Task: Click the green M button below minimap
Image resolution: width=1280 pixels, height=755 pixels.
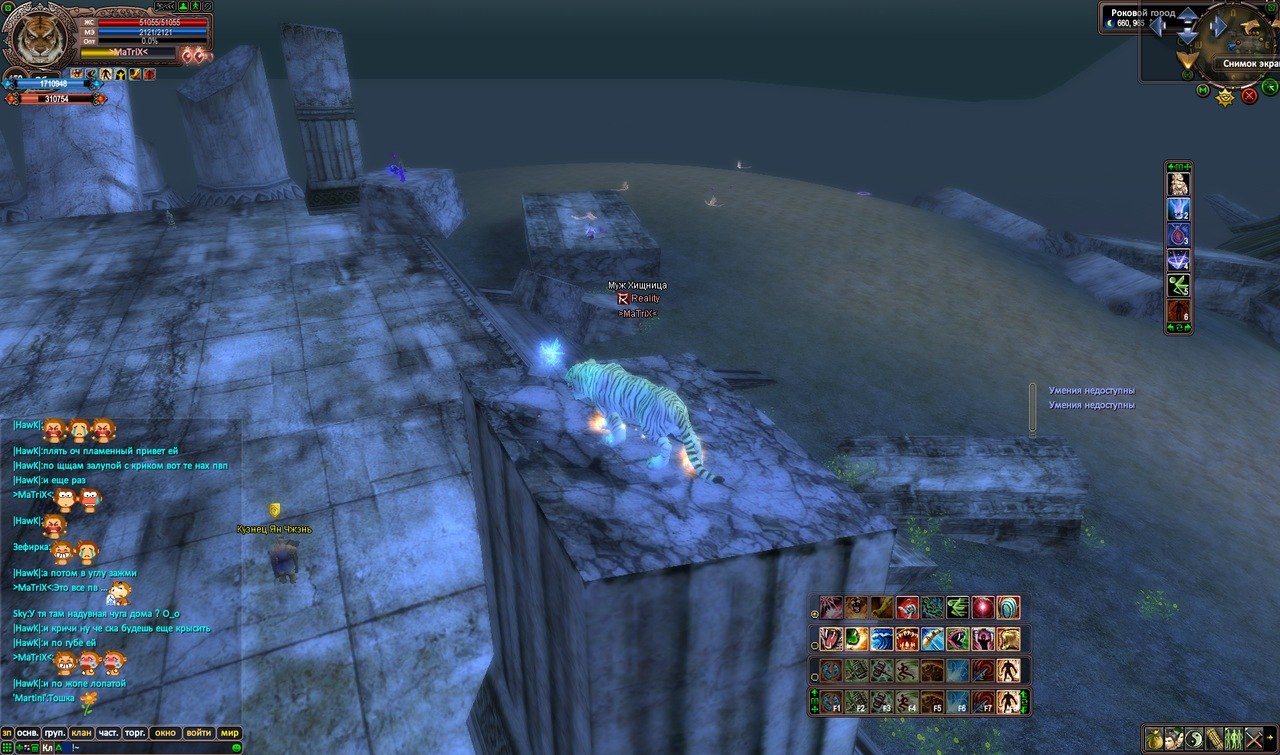Action: (1203, 91)
